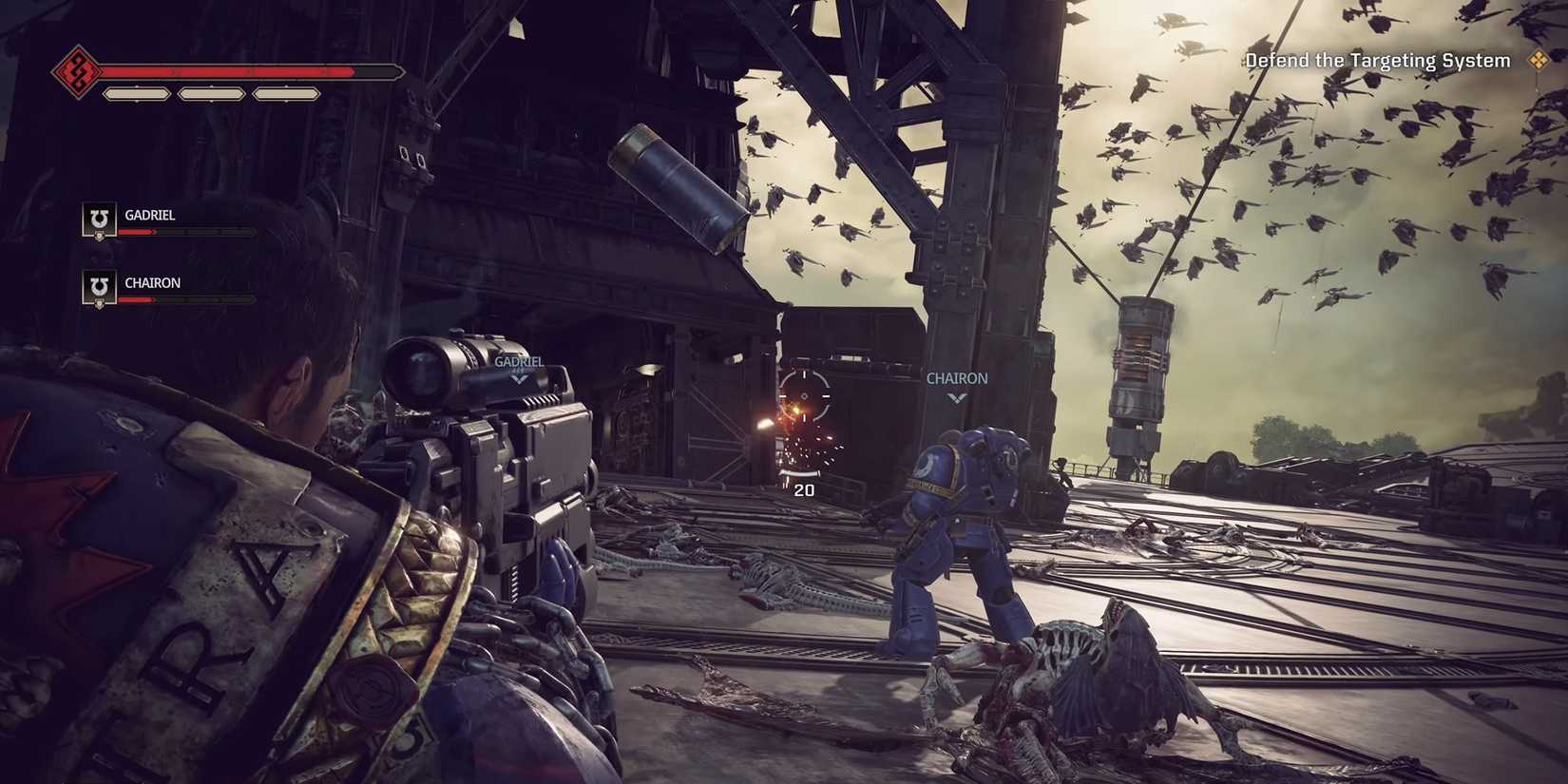Viewport: 1568px width, 784px height.
Task: Toggle the first armor segment pip
Action: pyautogui.click(x=138, y=93)
